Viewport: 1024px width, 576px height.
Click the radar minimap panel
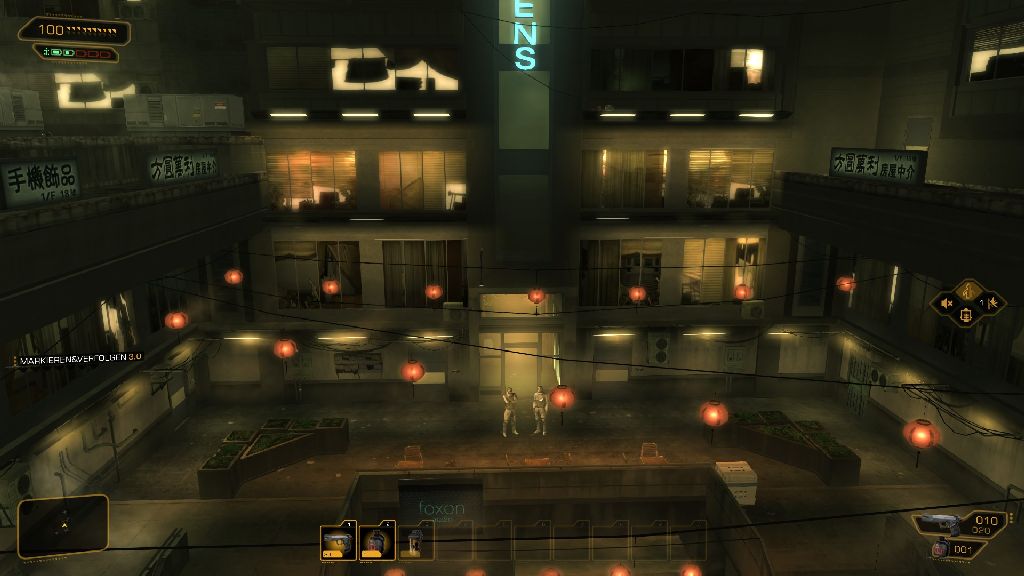pos(63,525)
